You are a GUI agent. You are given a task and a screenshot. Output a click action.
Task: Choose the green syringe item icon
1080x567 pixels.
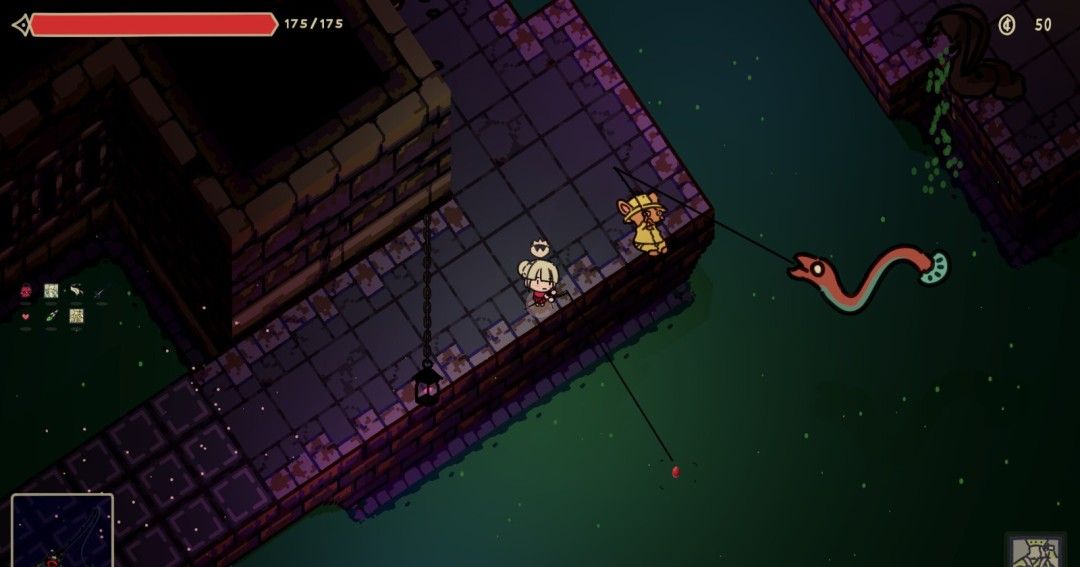[x=51, y=316]
